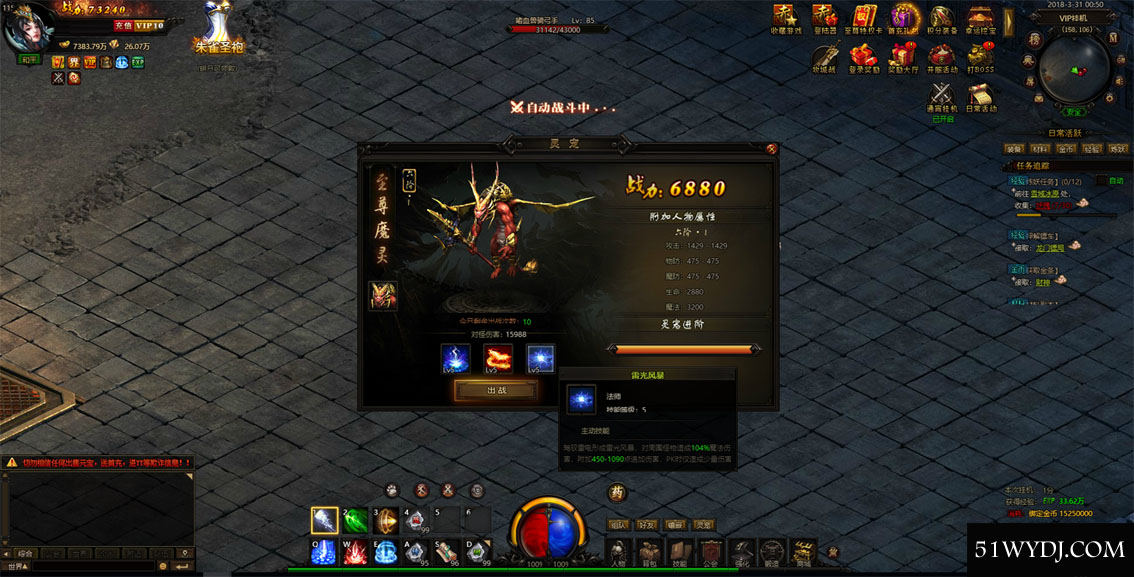Toggle 通宵挂机 crossed swords icon

[x=942, y=95]
